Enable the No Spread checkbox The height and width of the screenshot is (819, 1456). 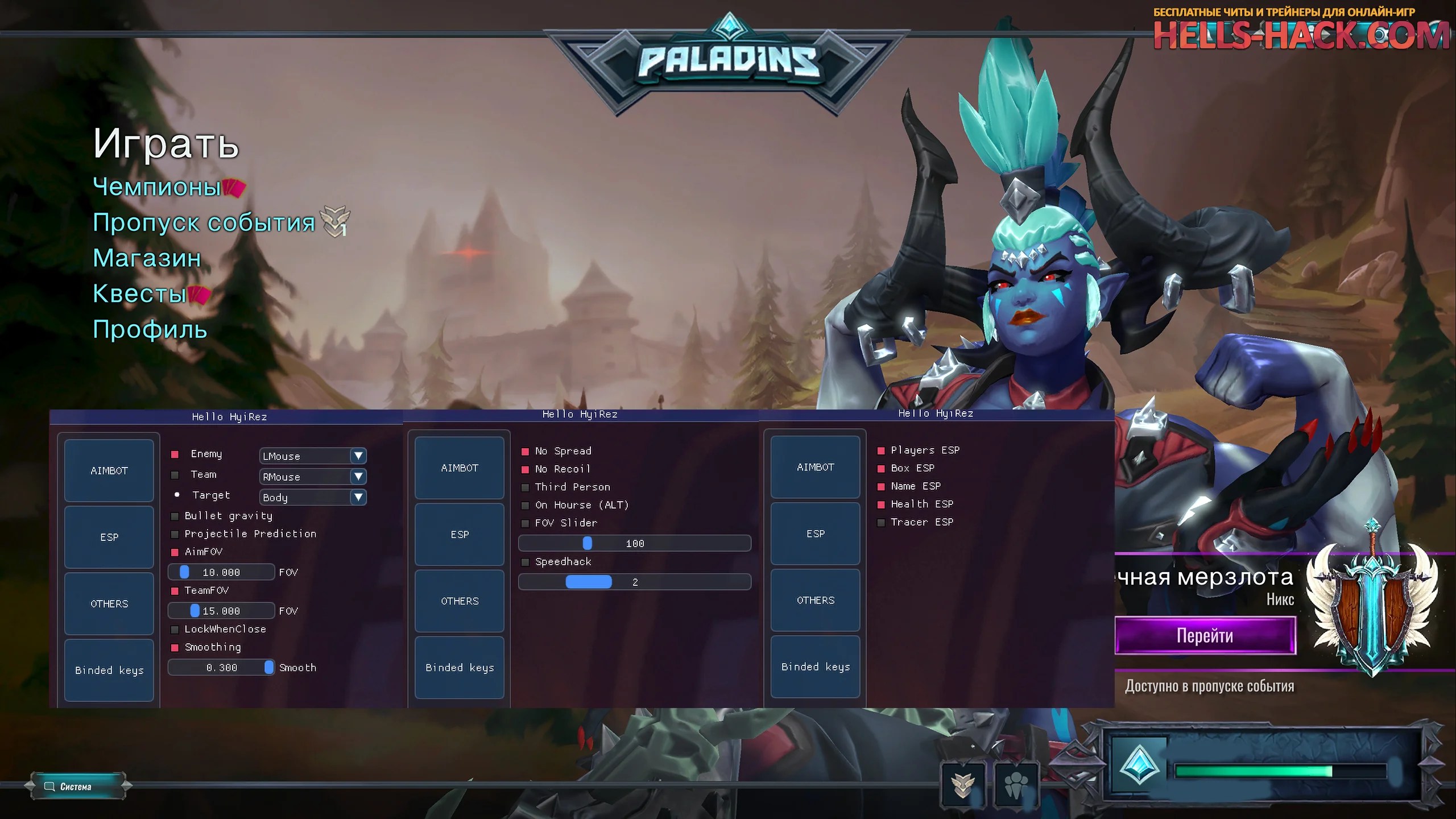(525, 450)
